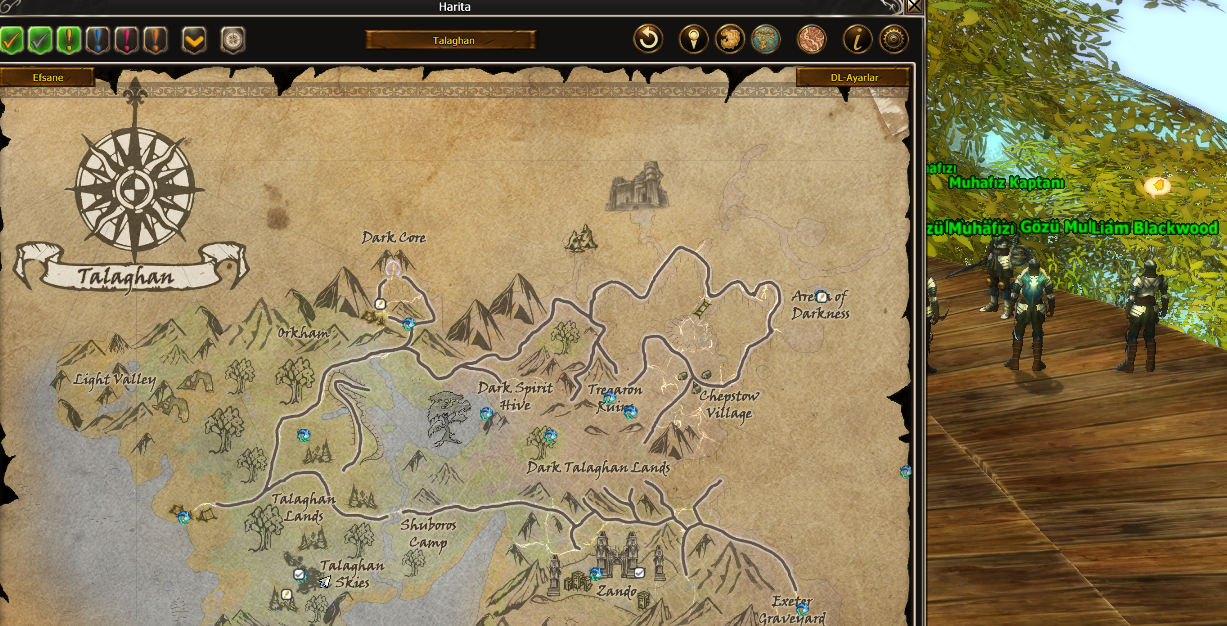Open the blue world map view
Screen dimensions: 1227x626
pos(766,40)
